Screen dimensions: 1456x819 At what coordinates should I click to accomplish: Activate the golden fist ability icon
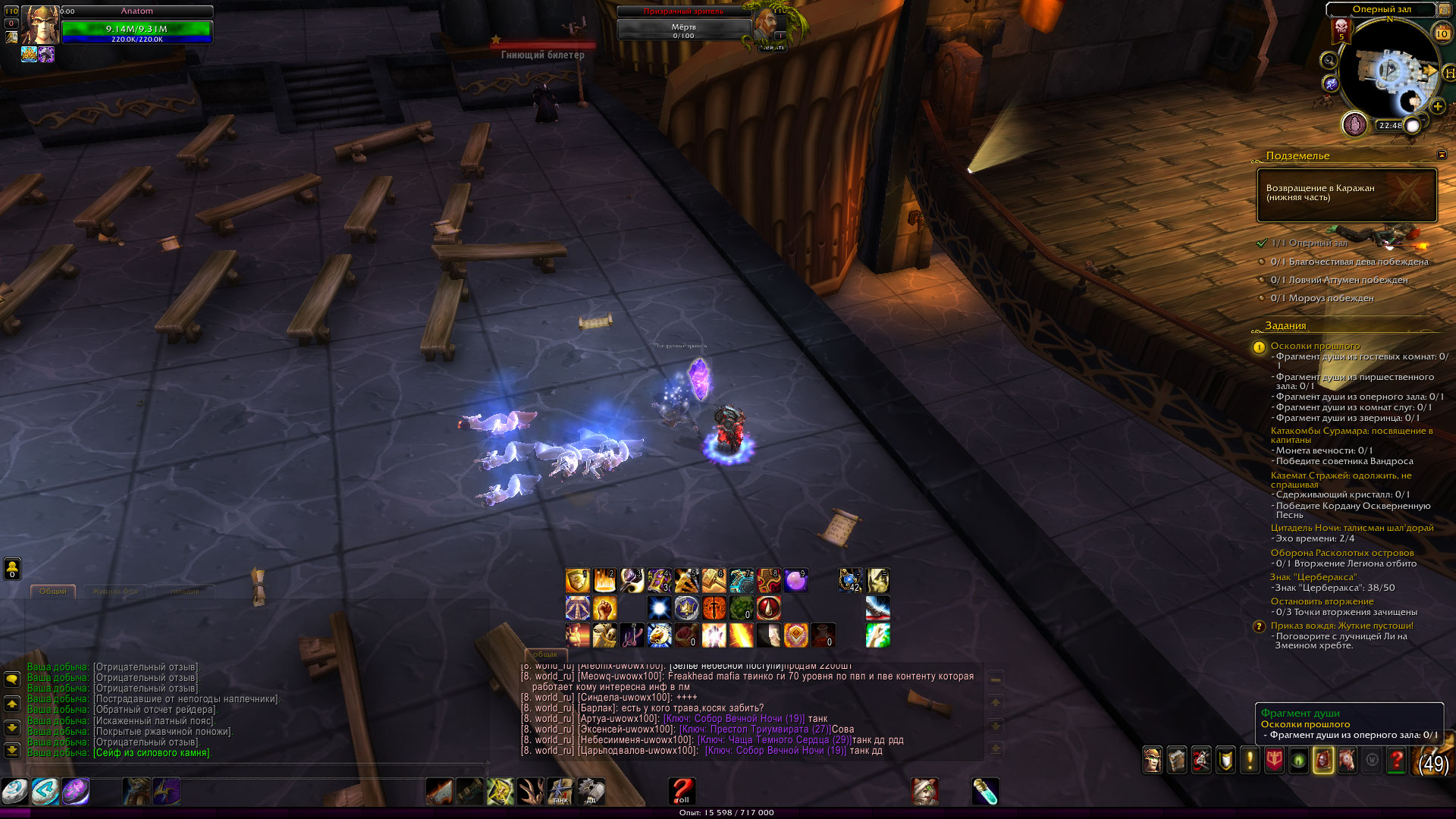pos(604,608)
